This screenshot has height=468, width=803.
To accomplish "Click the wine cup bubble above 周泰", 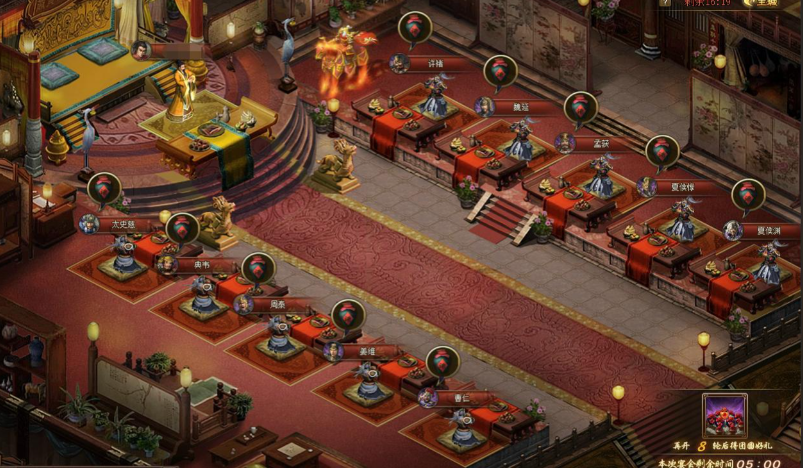I will pos(258,269).
